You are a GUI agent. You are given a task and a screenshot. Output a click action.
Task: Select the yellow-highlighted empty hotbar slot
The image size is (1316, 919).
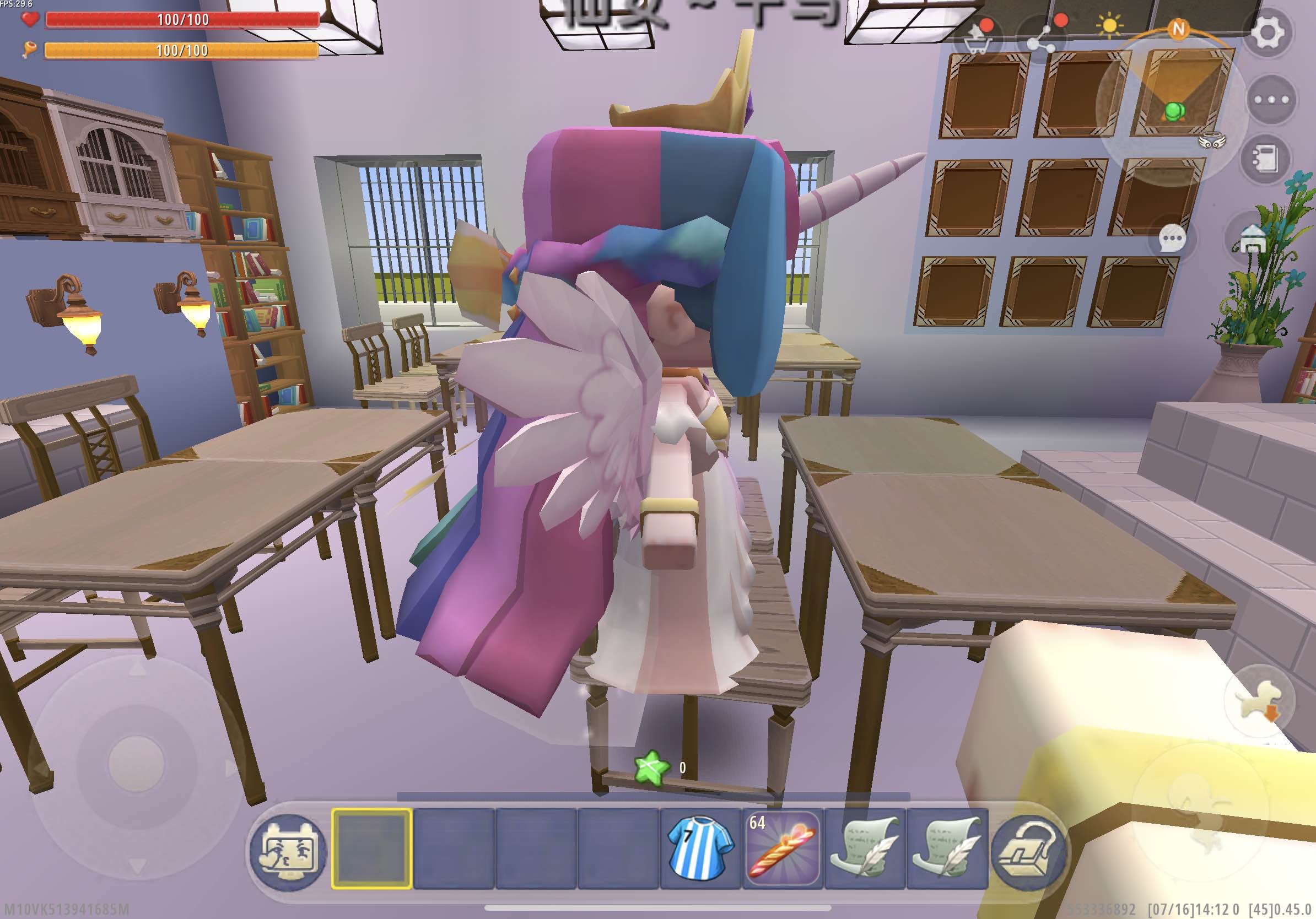pyautogui.click(x=372, y=849)
